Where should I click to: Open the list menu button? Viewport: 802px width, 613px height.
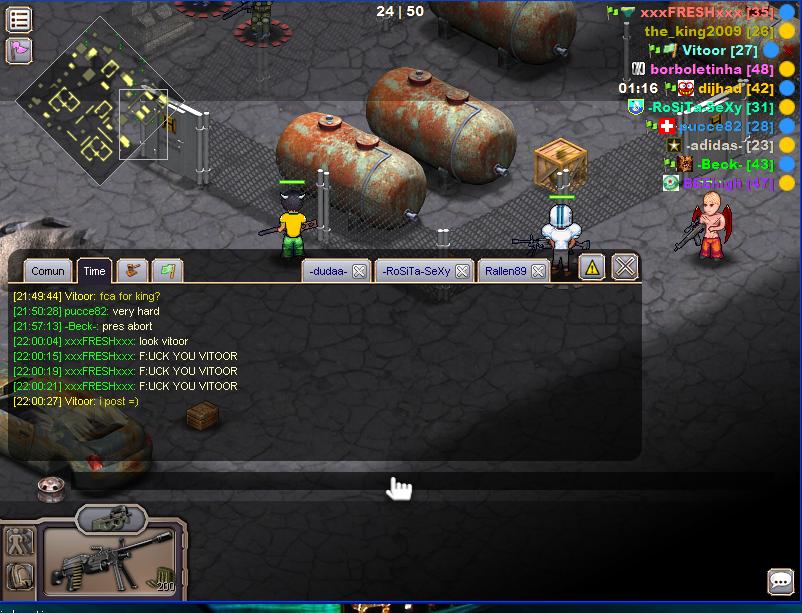click(x=19, y=19)
